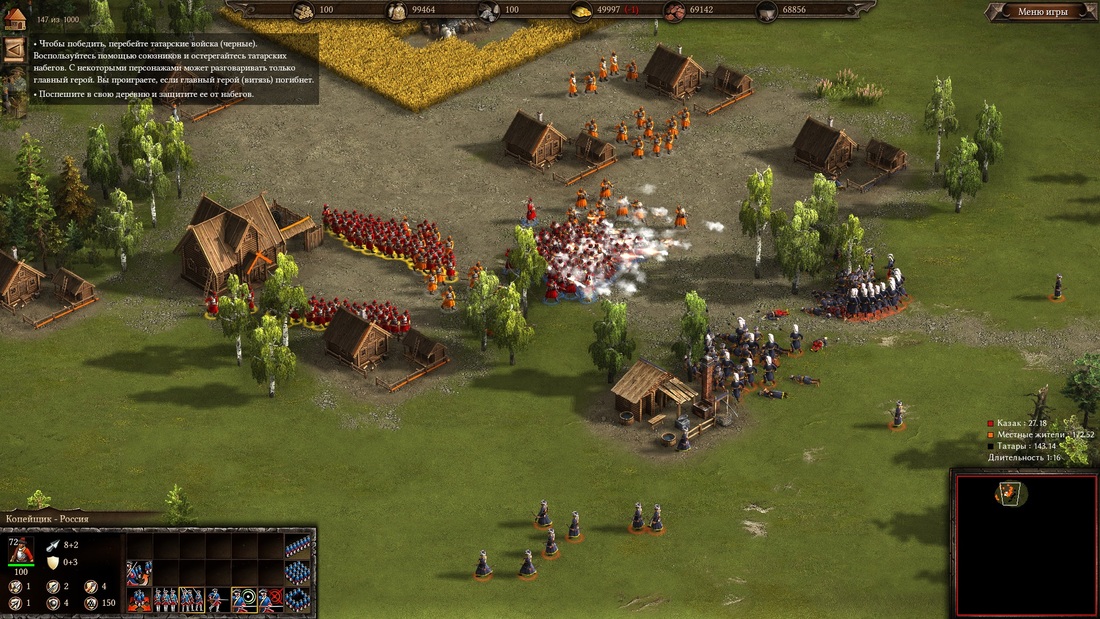1100x619 pixels.
Task: Select the single musketeer aiming rifle icon
Action: (x=217, y=600)
